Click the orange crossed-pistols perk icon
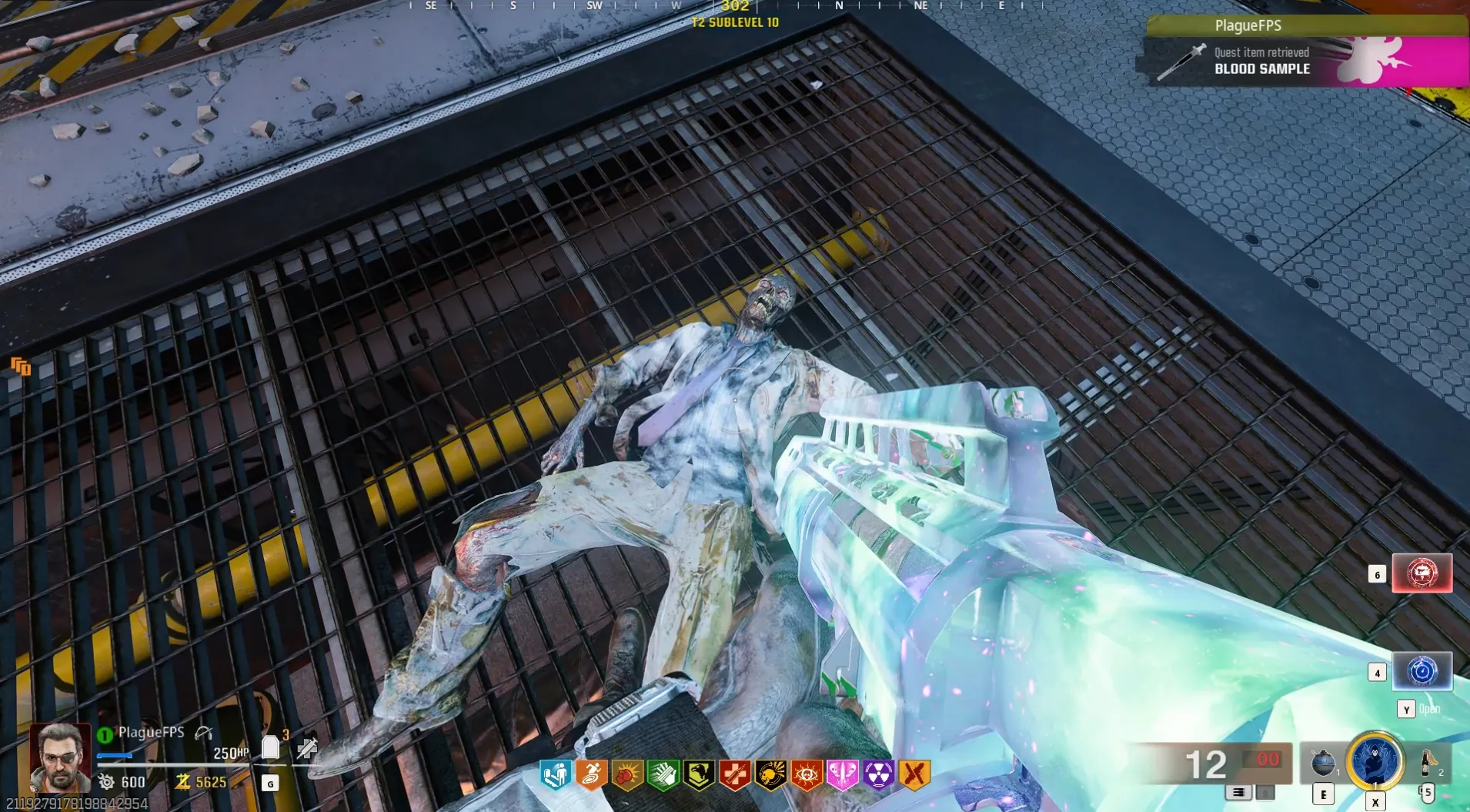Image resolution: width=1470 pixels, height=812 pixels. pos(914,775)
